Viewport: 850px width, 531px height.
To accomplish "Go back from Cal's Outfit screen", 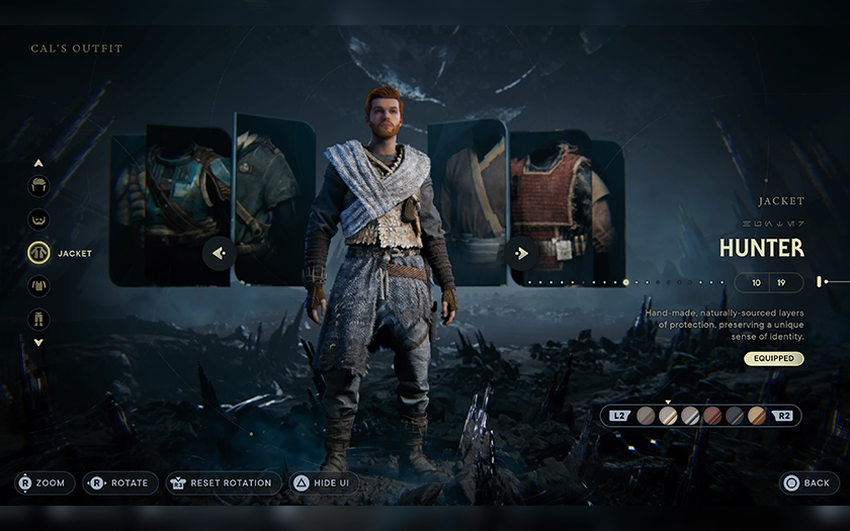I will click(808, 483).
